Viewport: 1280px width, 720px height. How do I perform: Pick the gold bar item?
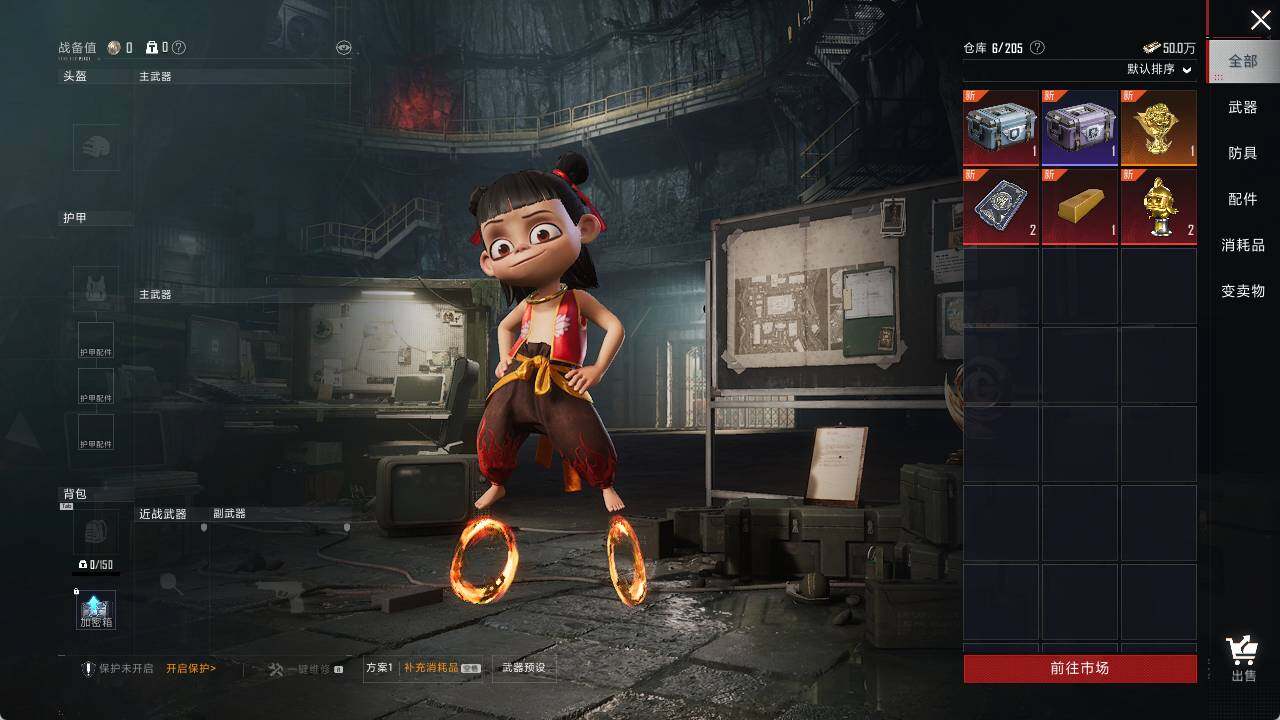pyautogui.click(x=1080, y=206)
